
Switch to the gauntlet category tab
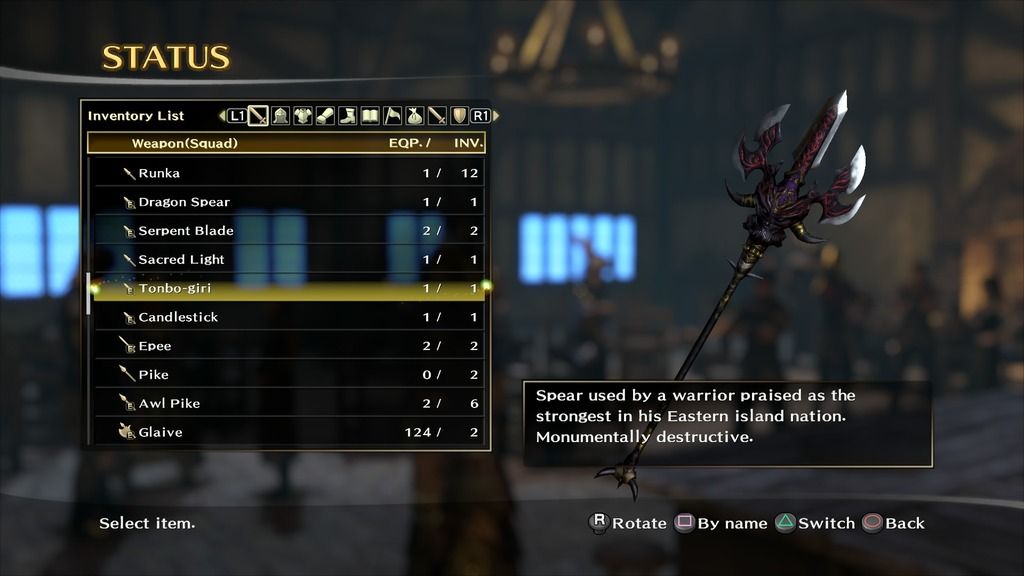324,116
